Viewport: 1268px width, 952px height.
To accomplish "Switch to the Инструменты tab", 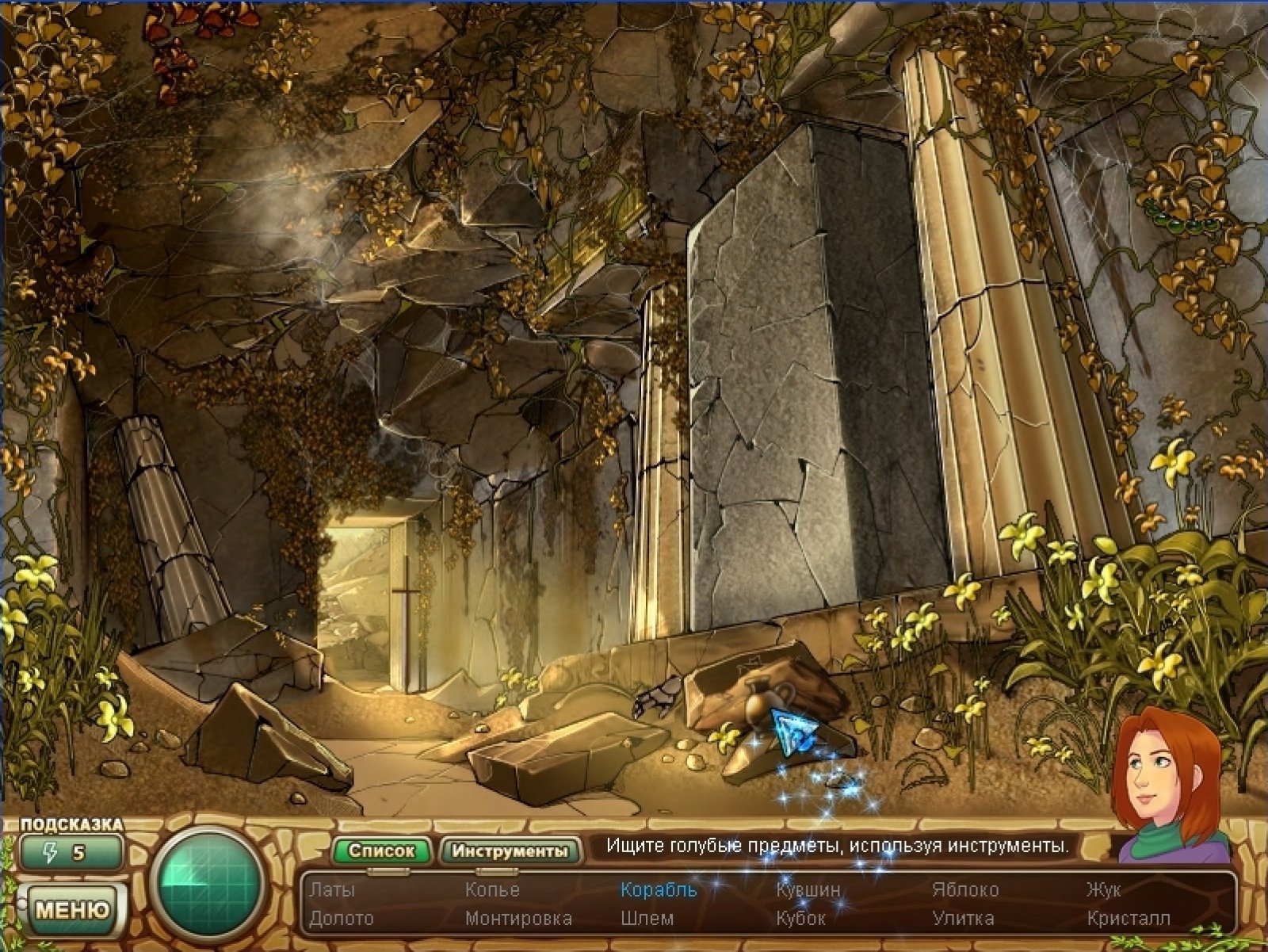I will click(x=510, y=851).
